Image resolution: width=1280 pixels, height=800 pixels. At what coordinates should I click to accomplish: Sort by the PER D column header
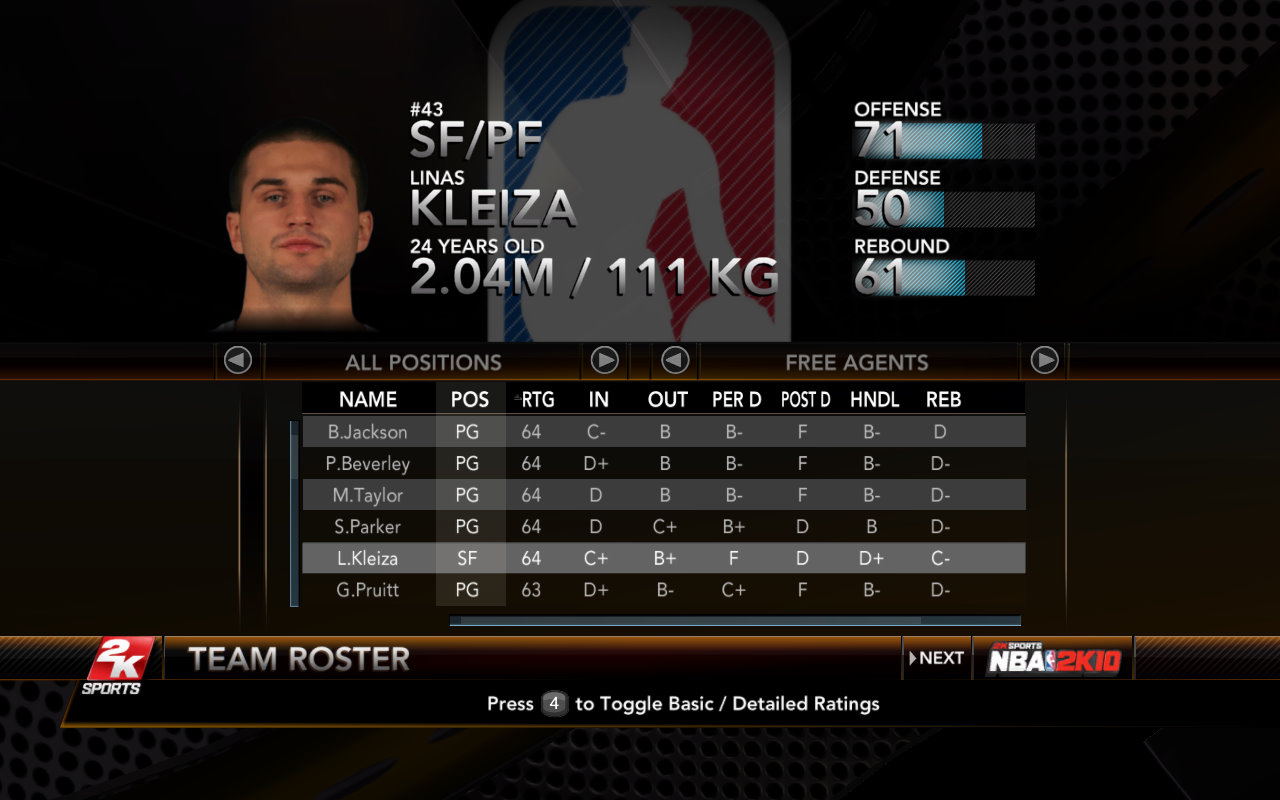click(x=736, y=400)
